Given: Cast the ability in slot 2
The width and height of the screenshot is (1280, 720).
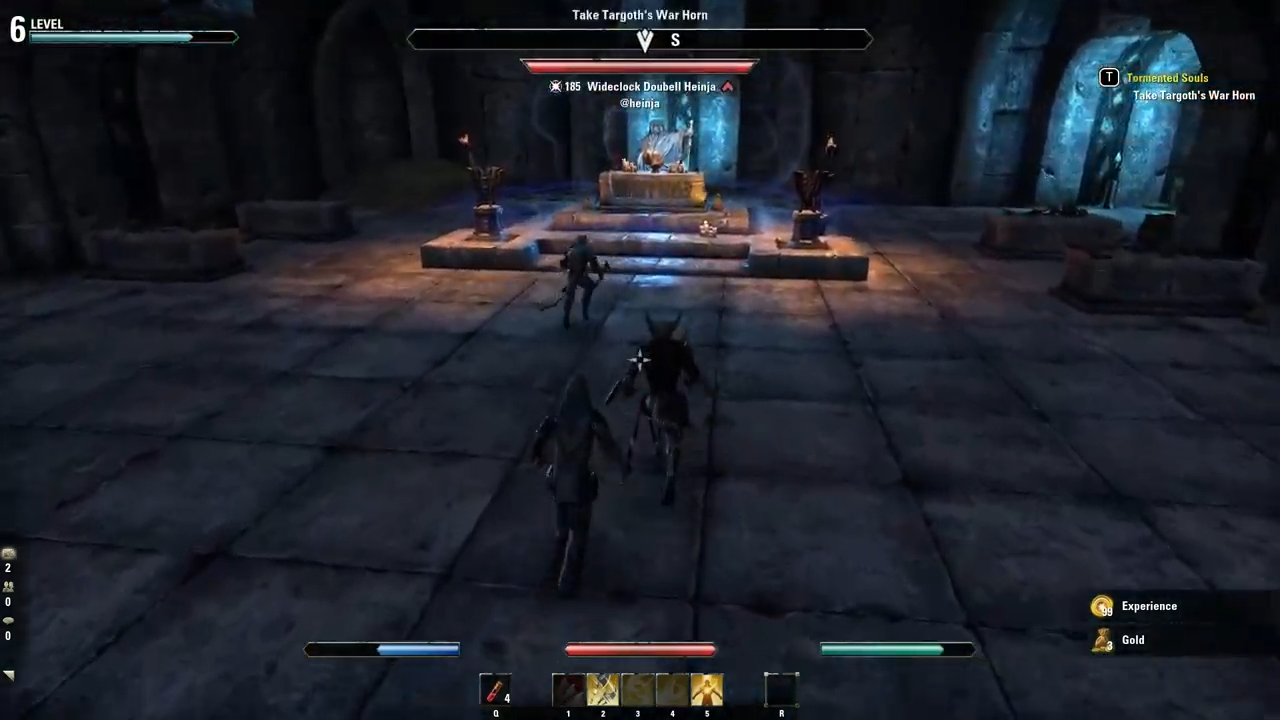Looking at the screenshot, I should 602,690.
